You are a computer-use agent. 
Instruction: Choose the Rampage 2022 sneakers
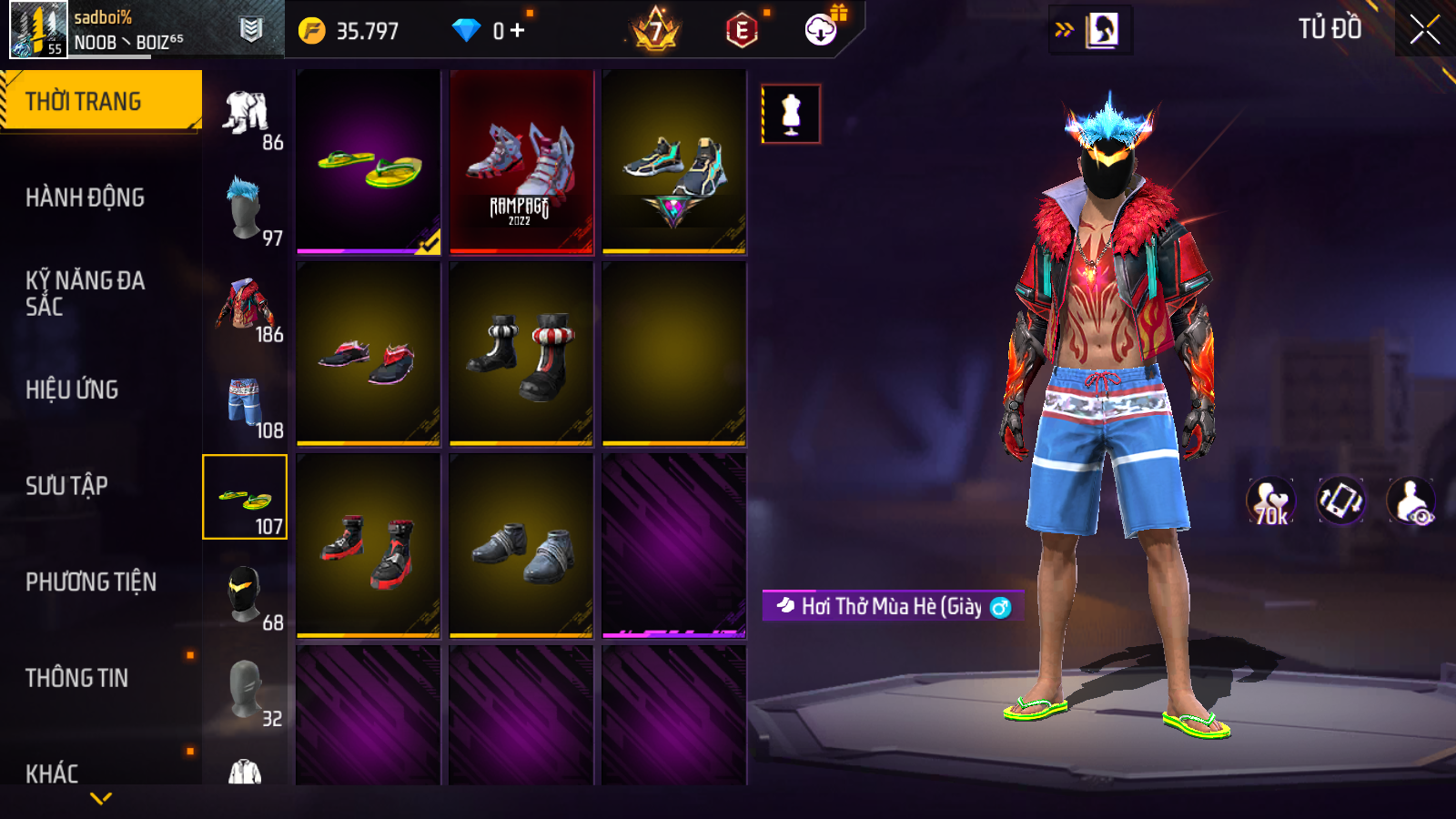coord(521,161)
